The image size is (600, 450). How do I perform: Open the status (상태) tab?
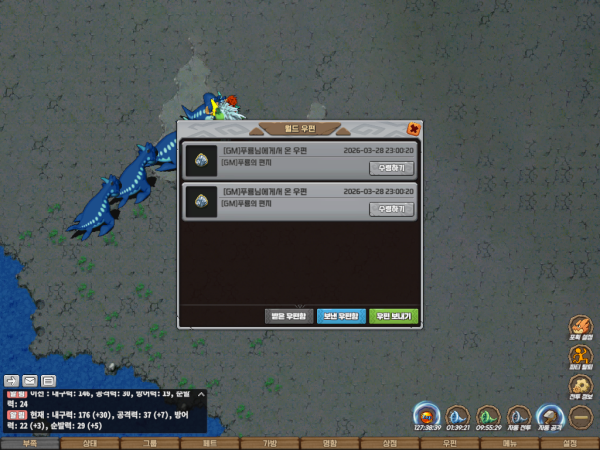[x=89, y=443]
